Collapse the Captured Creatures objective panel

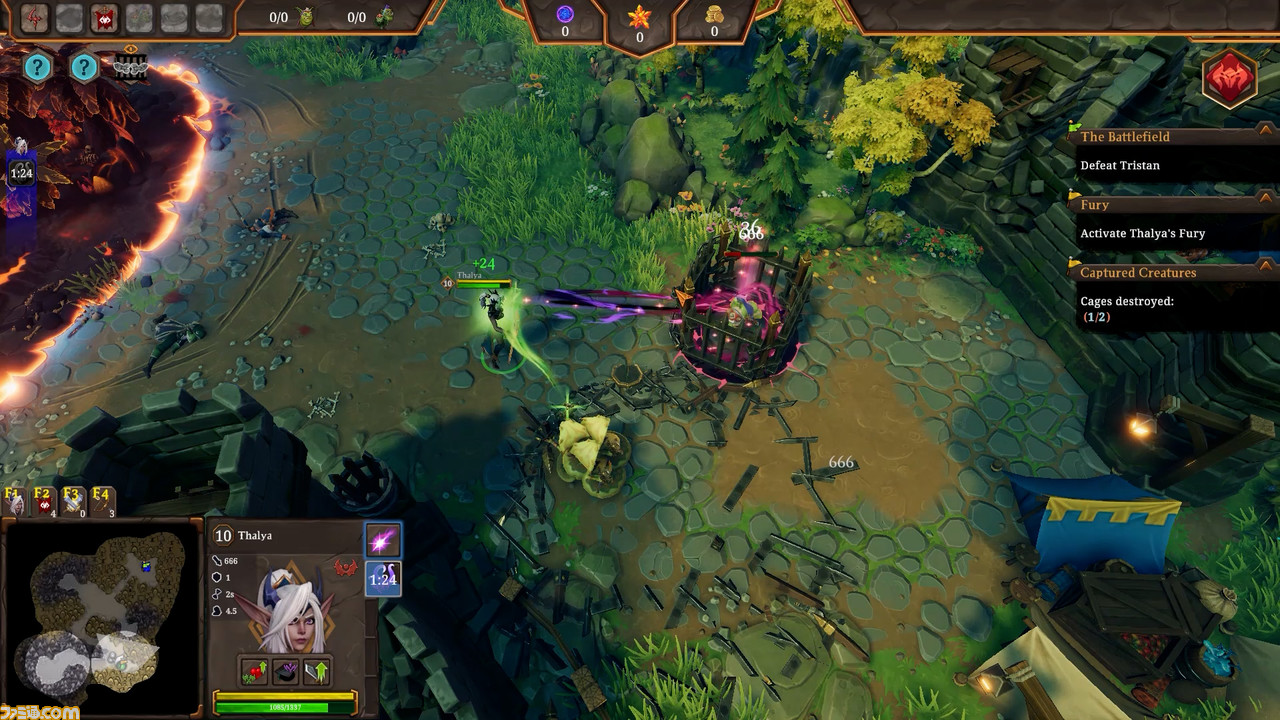1266,271
